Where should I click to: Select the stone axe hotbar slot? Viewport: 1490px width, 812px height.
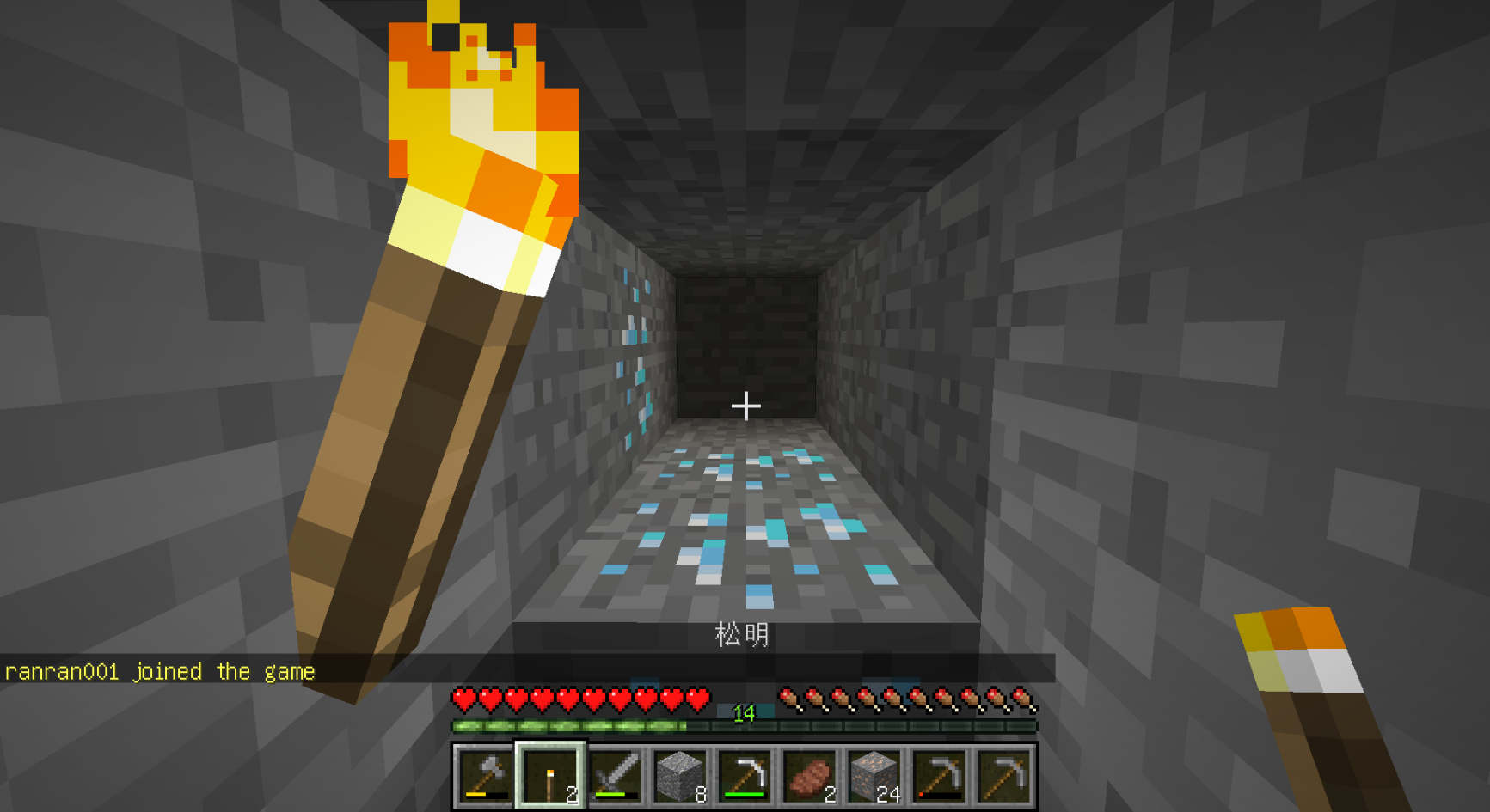[x=486, y=776]
